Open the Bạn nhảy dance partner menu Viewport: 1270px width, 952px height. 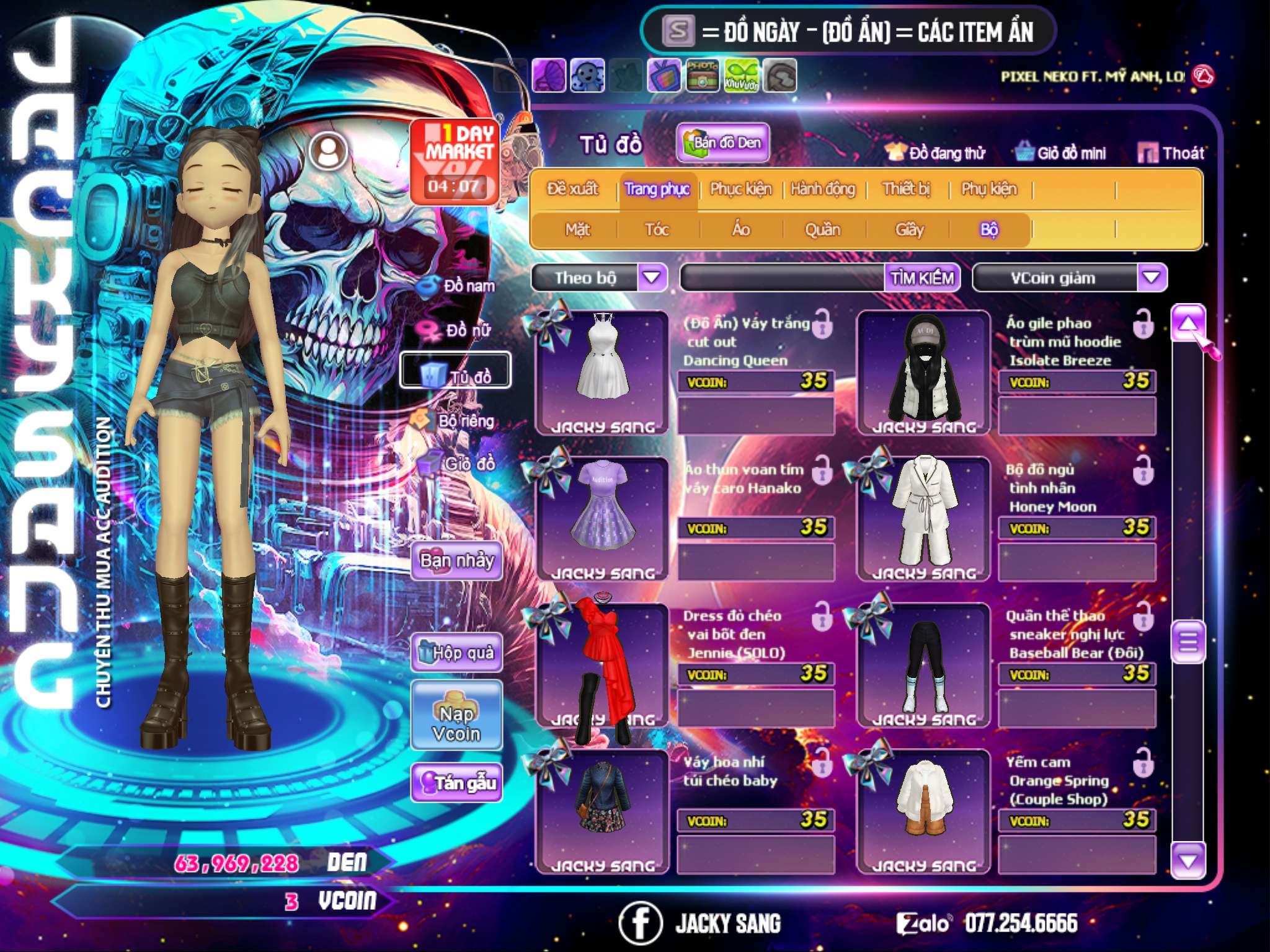click(x=456, y=561)
